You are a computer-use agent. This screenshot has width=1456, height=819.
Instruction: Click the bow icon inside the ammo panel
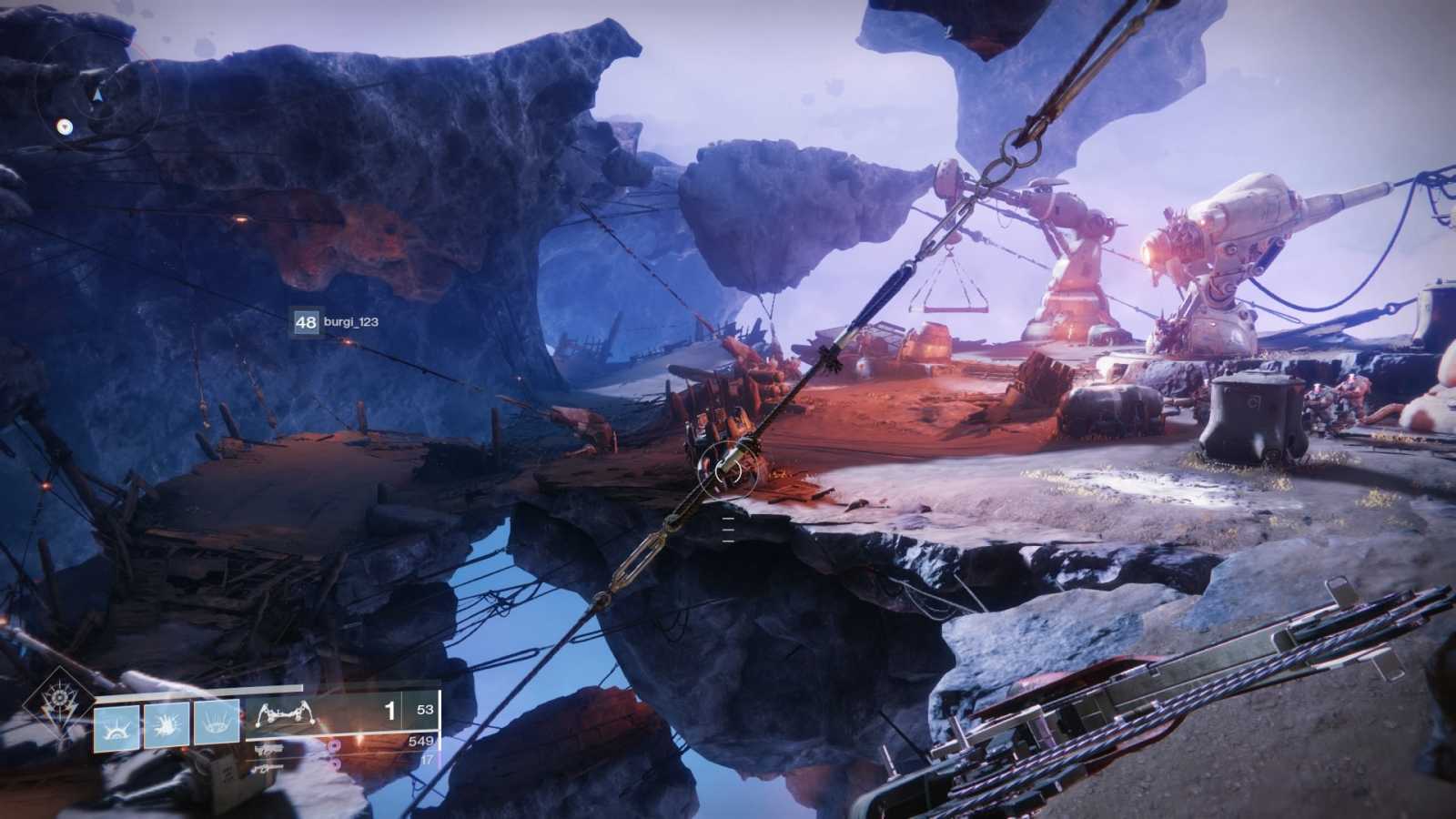(286, 713)
